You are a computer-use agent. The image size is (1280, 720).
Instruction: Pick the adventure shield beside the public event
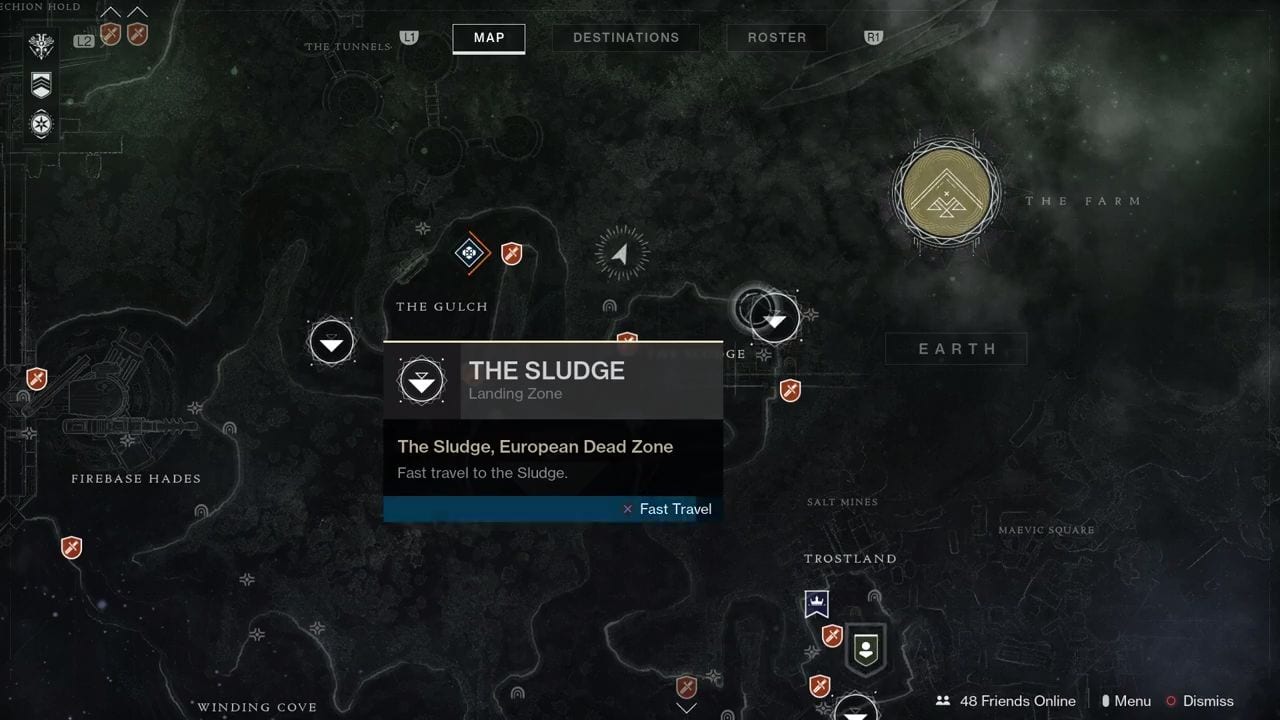tap(511, 254)
